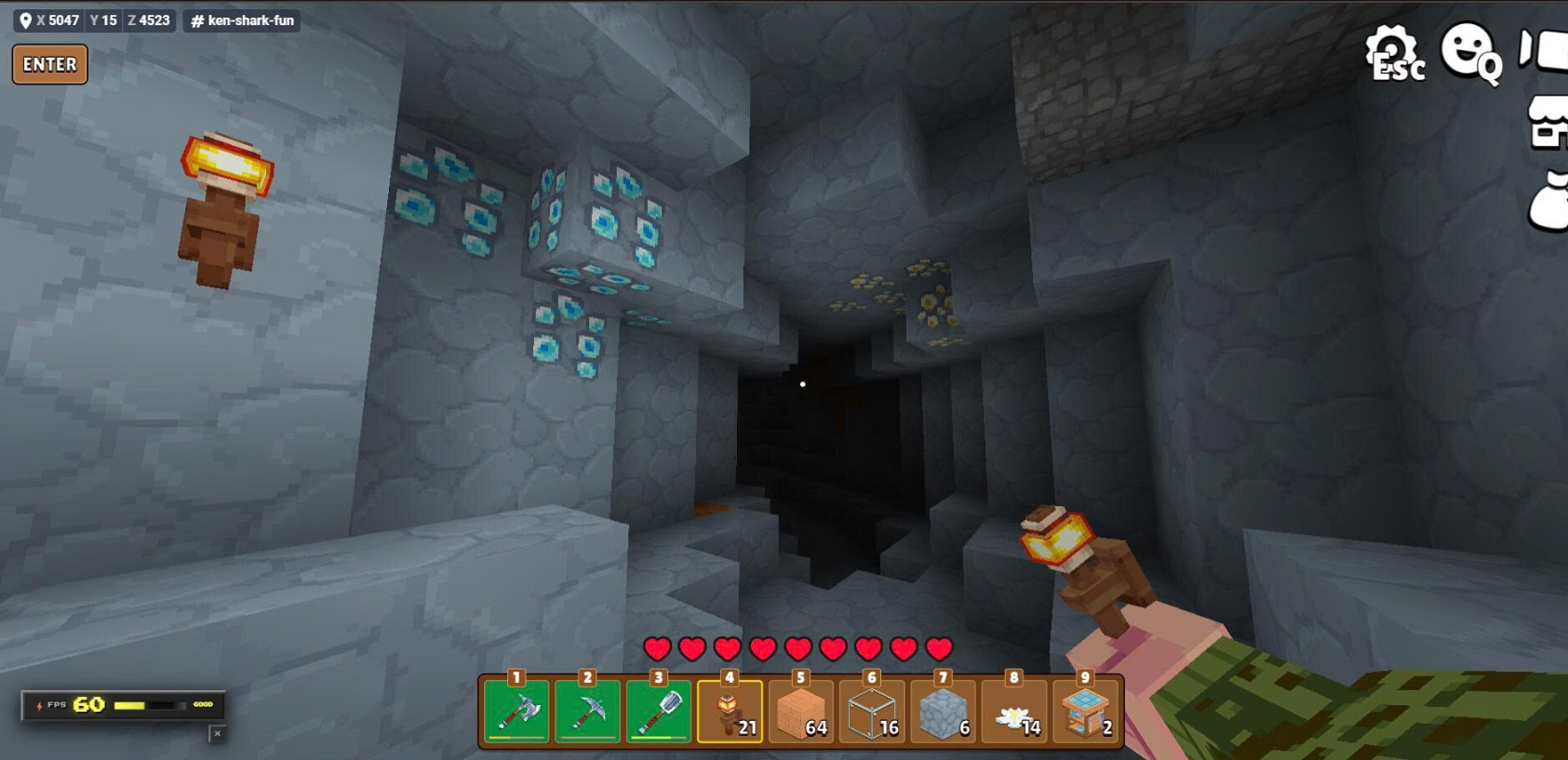1568x760 pixels.
Task: Open settings via the gear icon
Action: (1392, 52)
